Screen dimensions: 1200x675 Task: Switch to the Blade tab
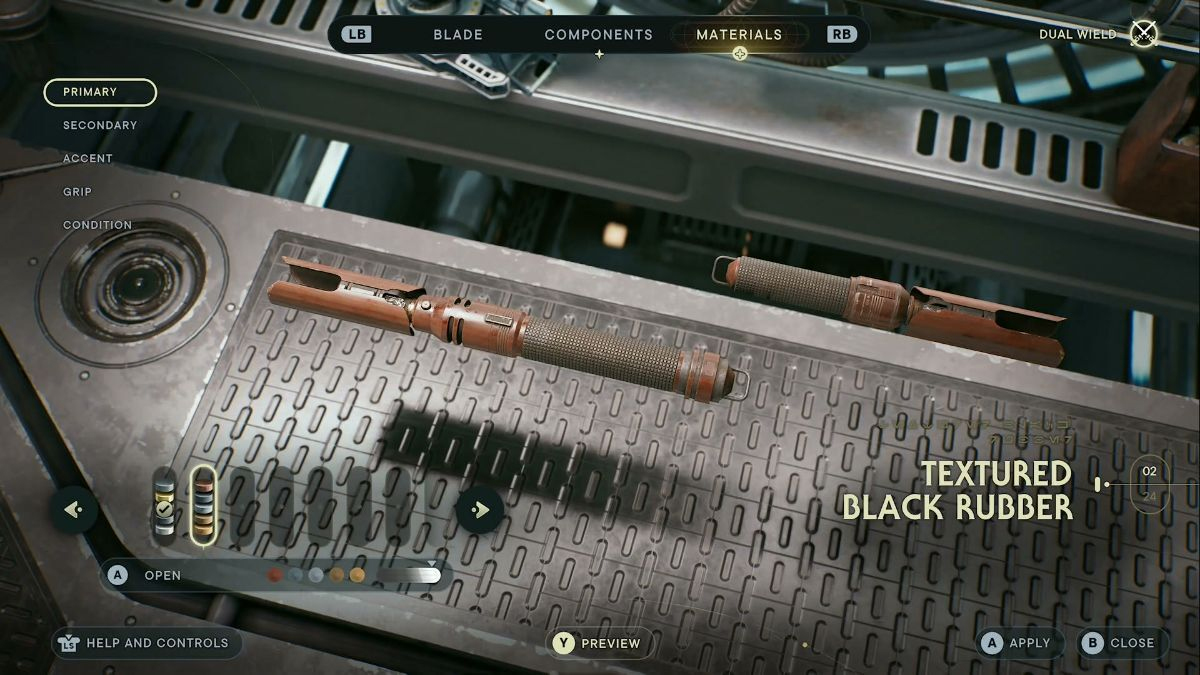(457, 34)
